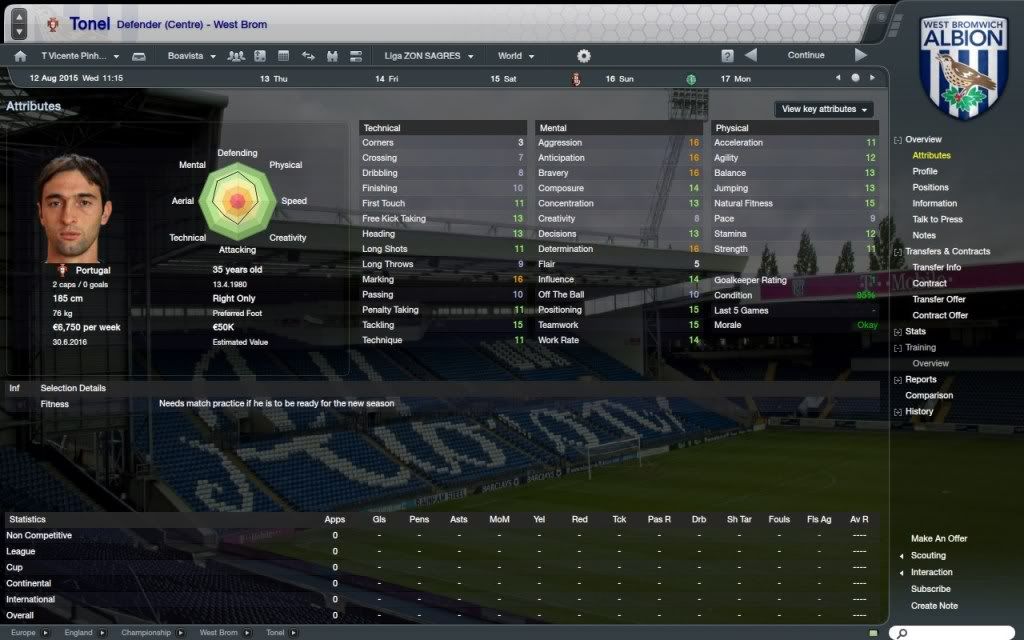Screen dimensions: 1024x640
Task: Click the search box magnifier
Action: tap(901, 633)
